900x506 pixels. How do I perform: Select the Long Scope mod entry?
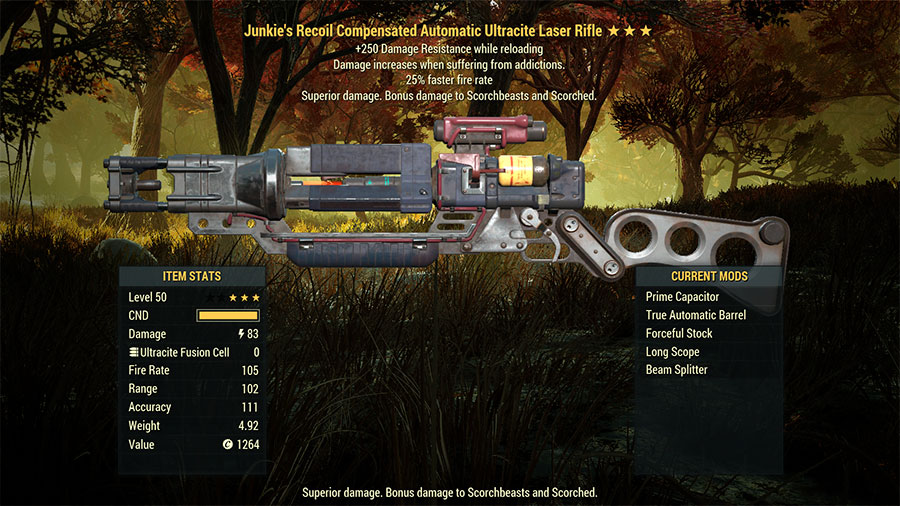(673, 352)
